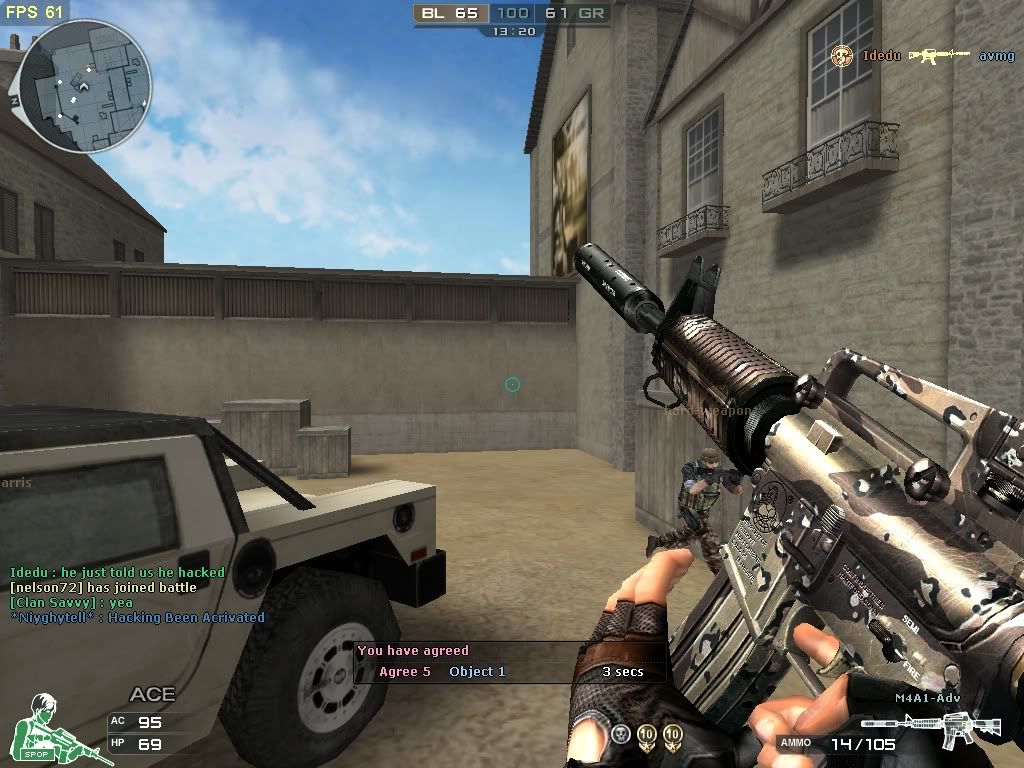Select Idedu's kill feed entry
This screenshot has height=768, width=1024.
tap(920, 56)
